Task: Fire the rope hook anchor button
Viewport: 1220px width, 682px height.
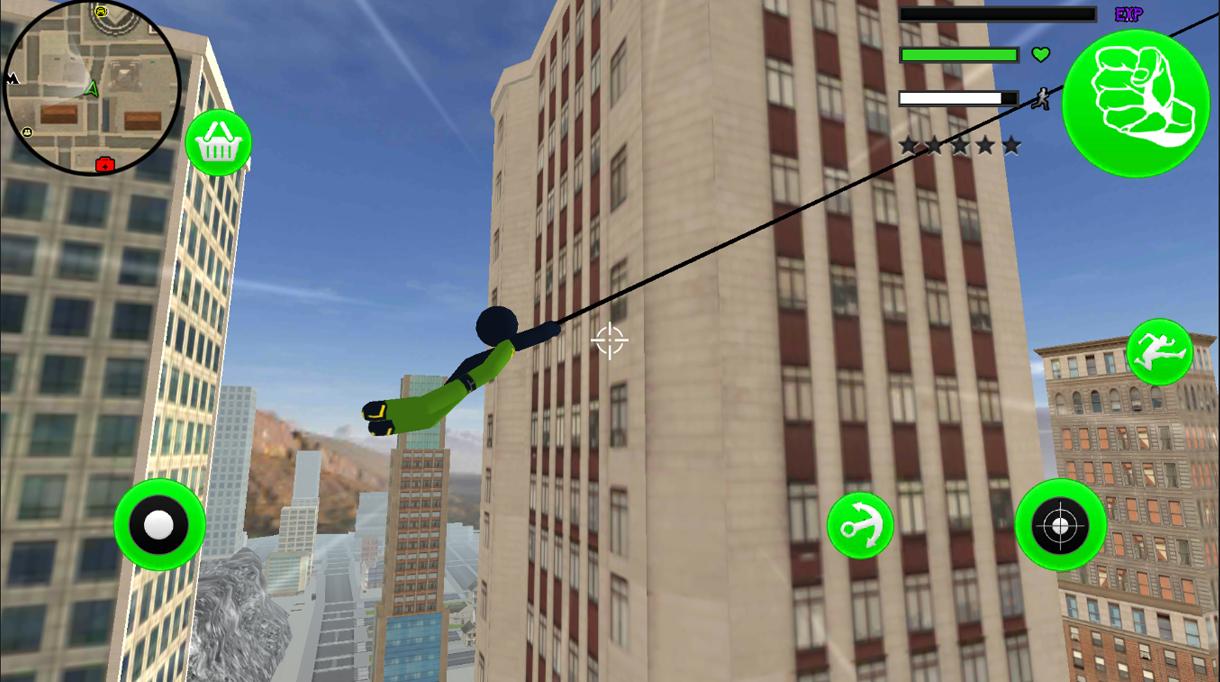Action: (x=860, y=525)
